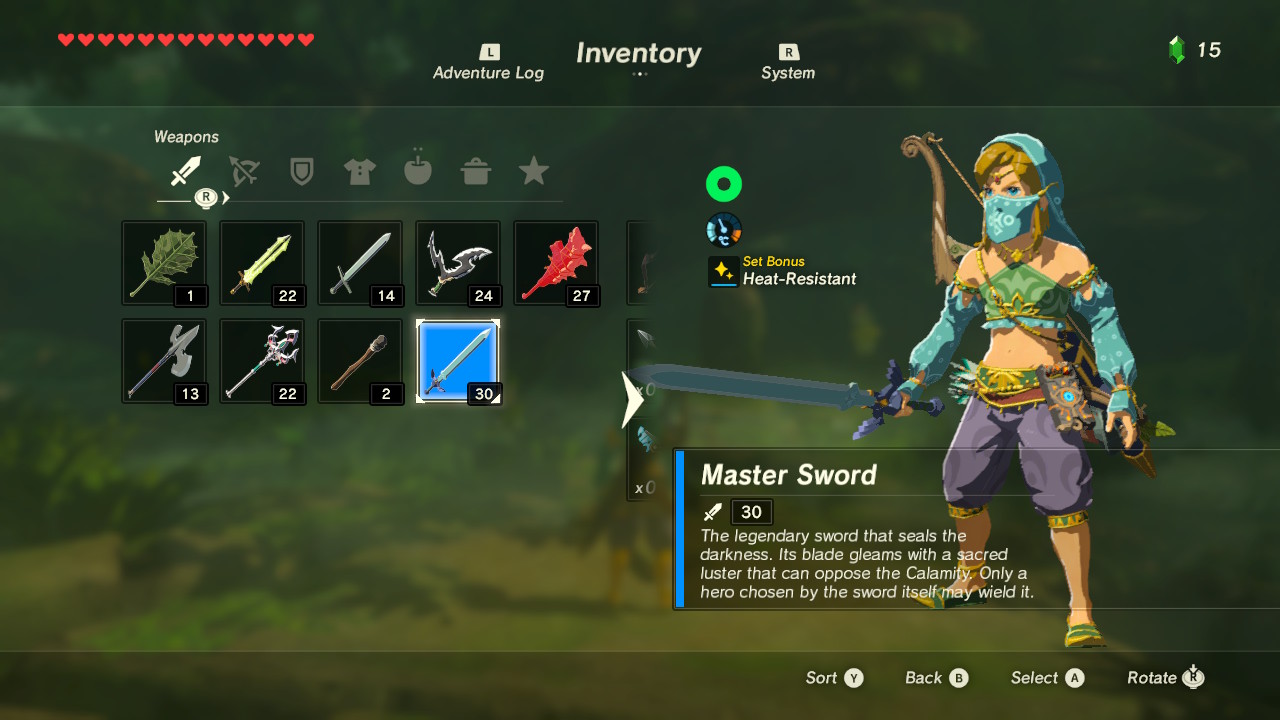This screenshot has width=1280, height=720.
Task: Click the Rotate right-stick control
Action: tap(1163, 677)
